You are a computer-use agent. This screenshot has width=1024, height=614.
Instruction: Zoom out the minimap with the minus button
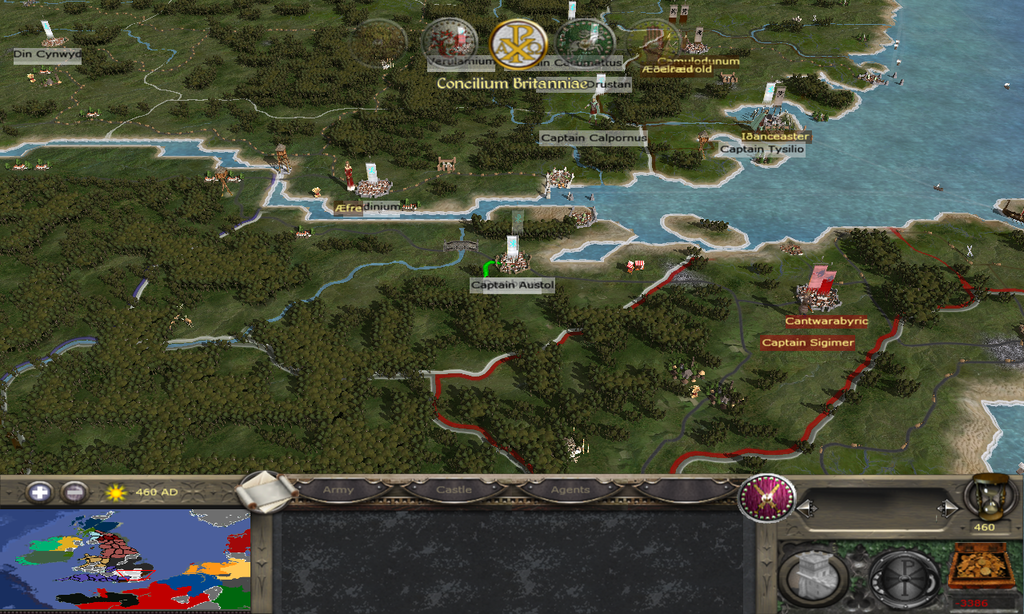click(74, 492)
